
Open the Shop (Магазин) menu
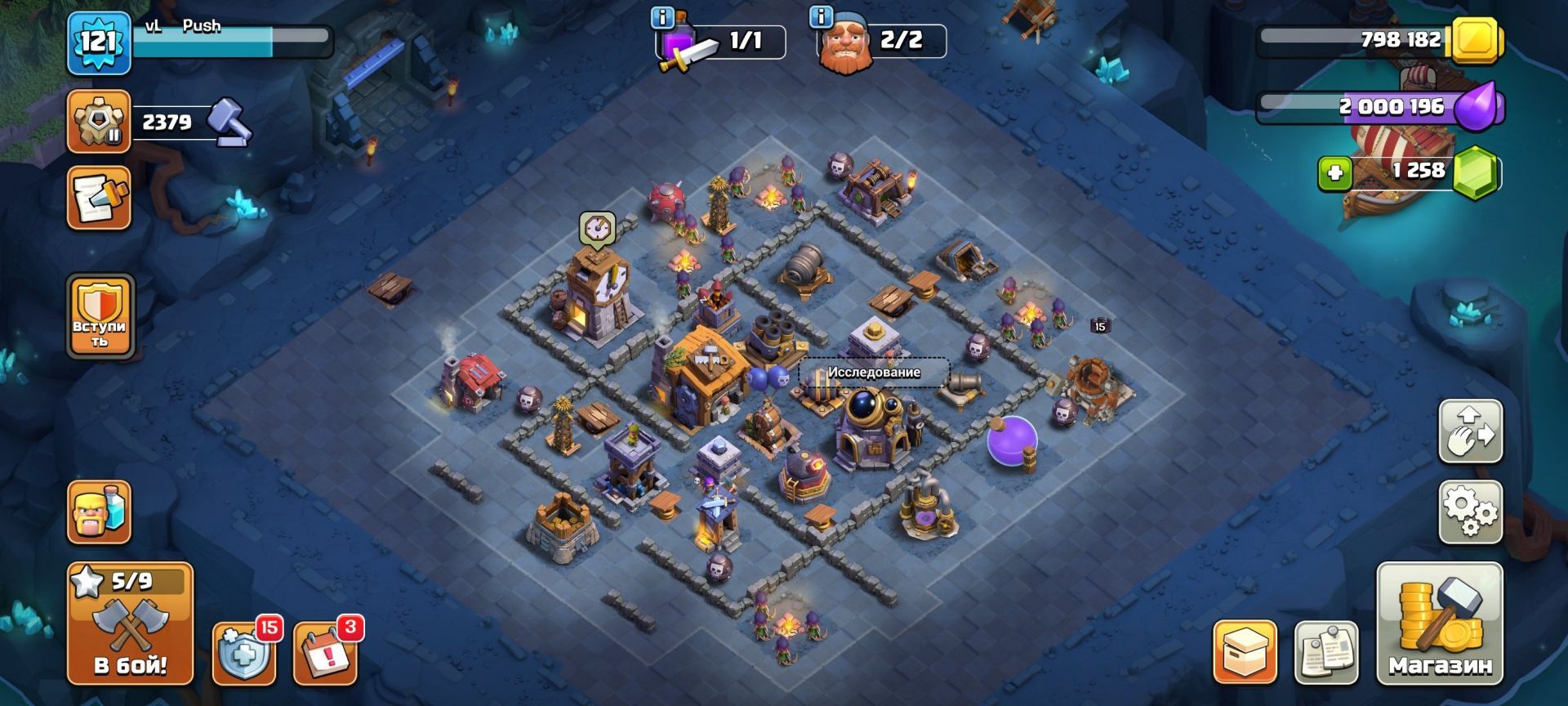pyautogui.click(x=1440, y=623)
